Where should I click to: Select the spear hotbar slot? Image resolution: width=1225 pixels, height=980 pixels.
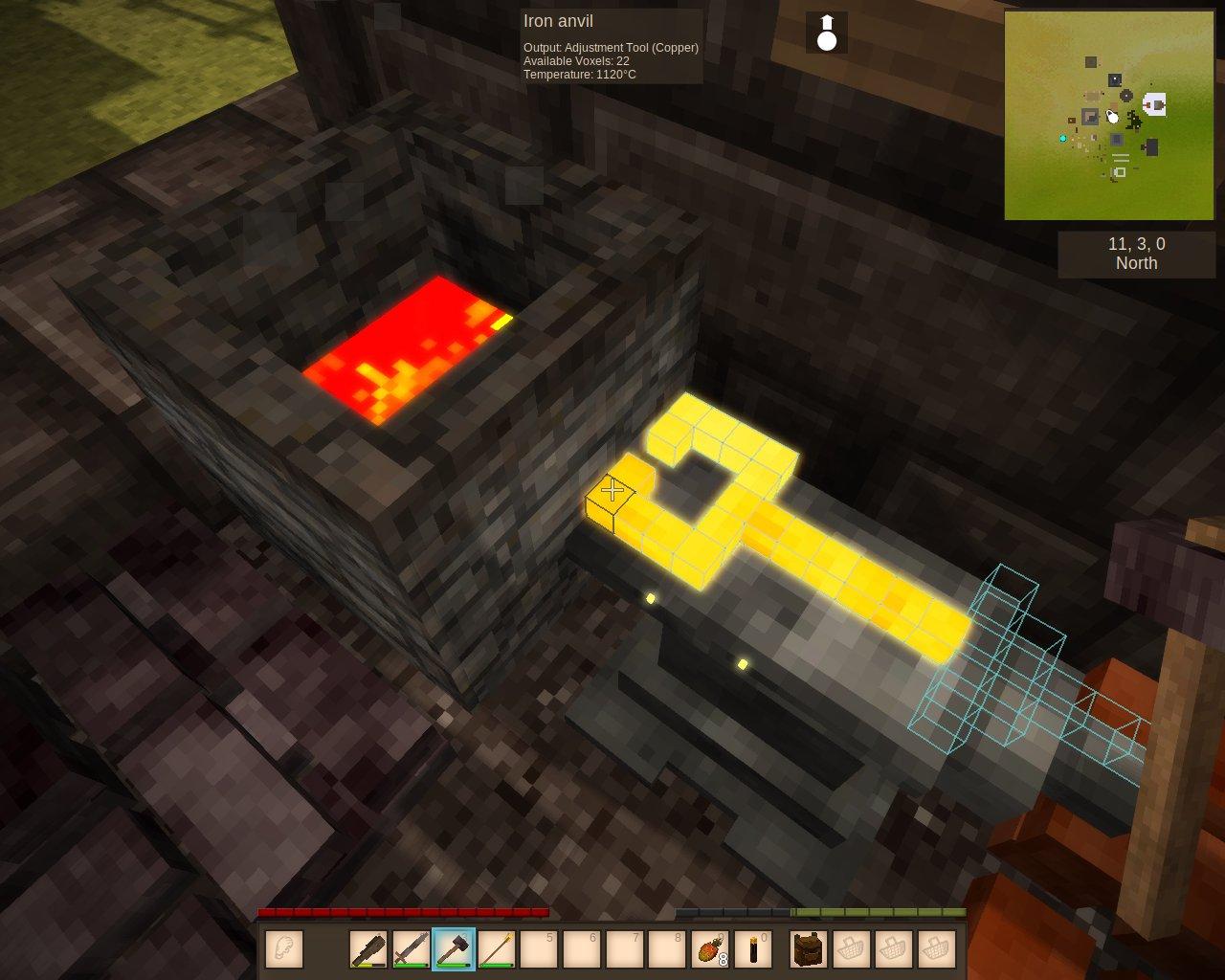(497, 949)
